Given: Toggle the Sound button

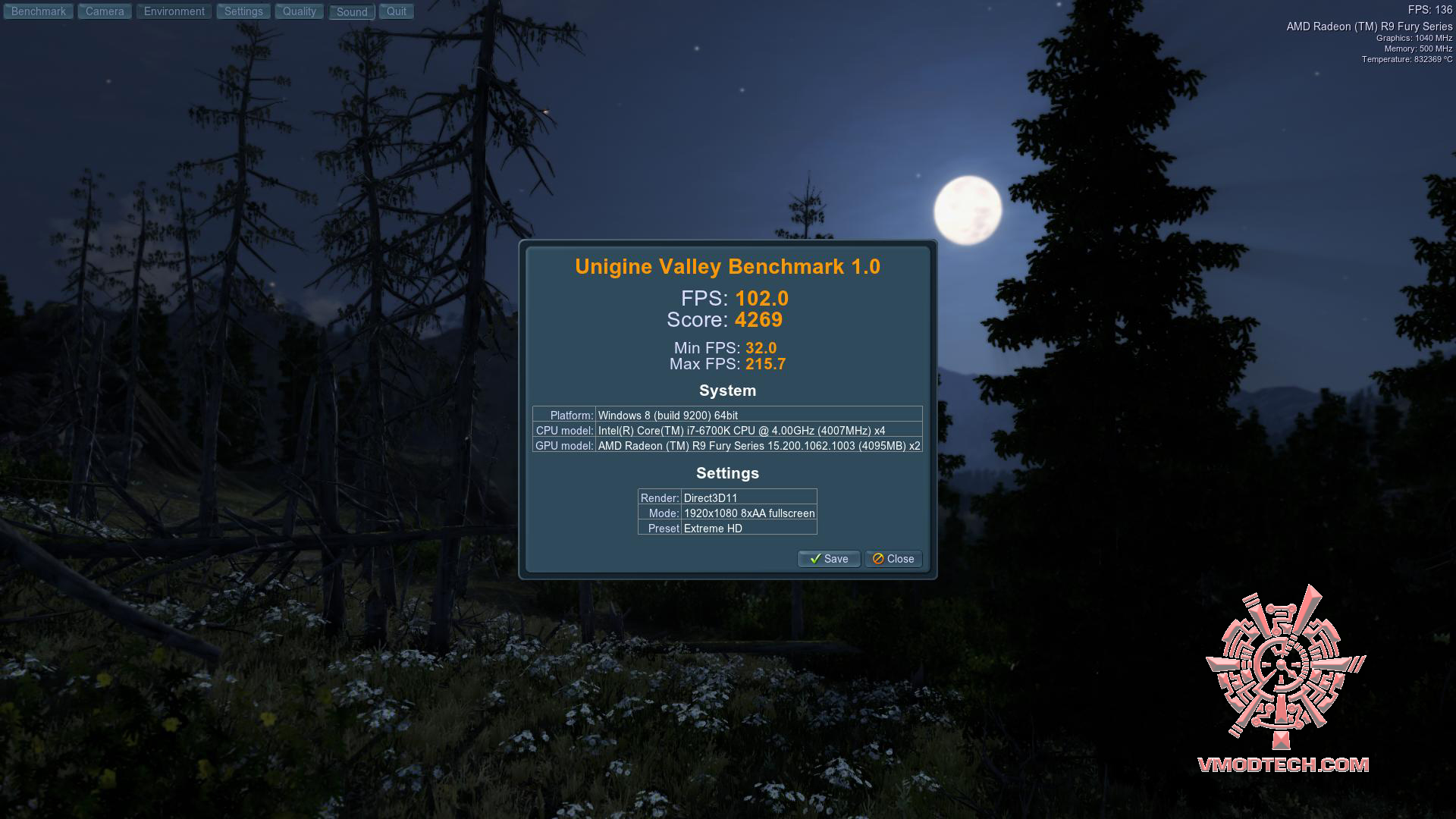Looking at the screenshot, I should [x=352, y=12].
